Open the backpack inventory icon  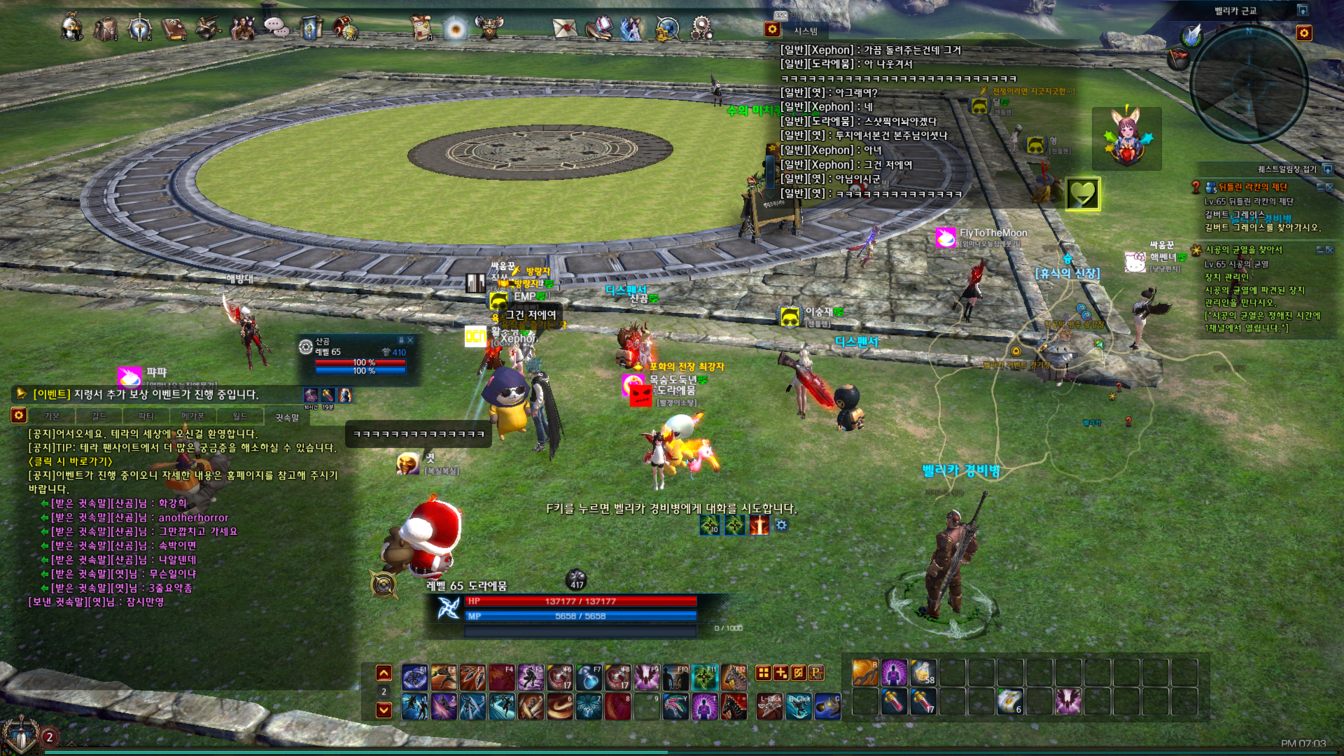[x=106, y=28]
